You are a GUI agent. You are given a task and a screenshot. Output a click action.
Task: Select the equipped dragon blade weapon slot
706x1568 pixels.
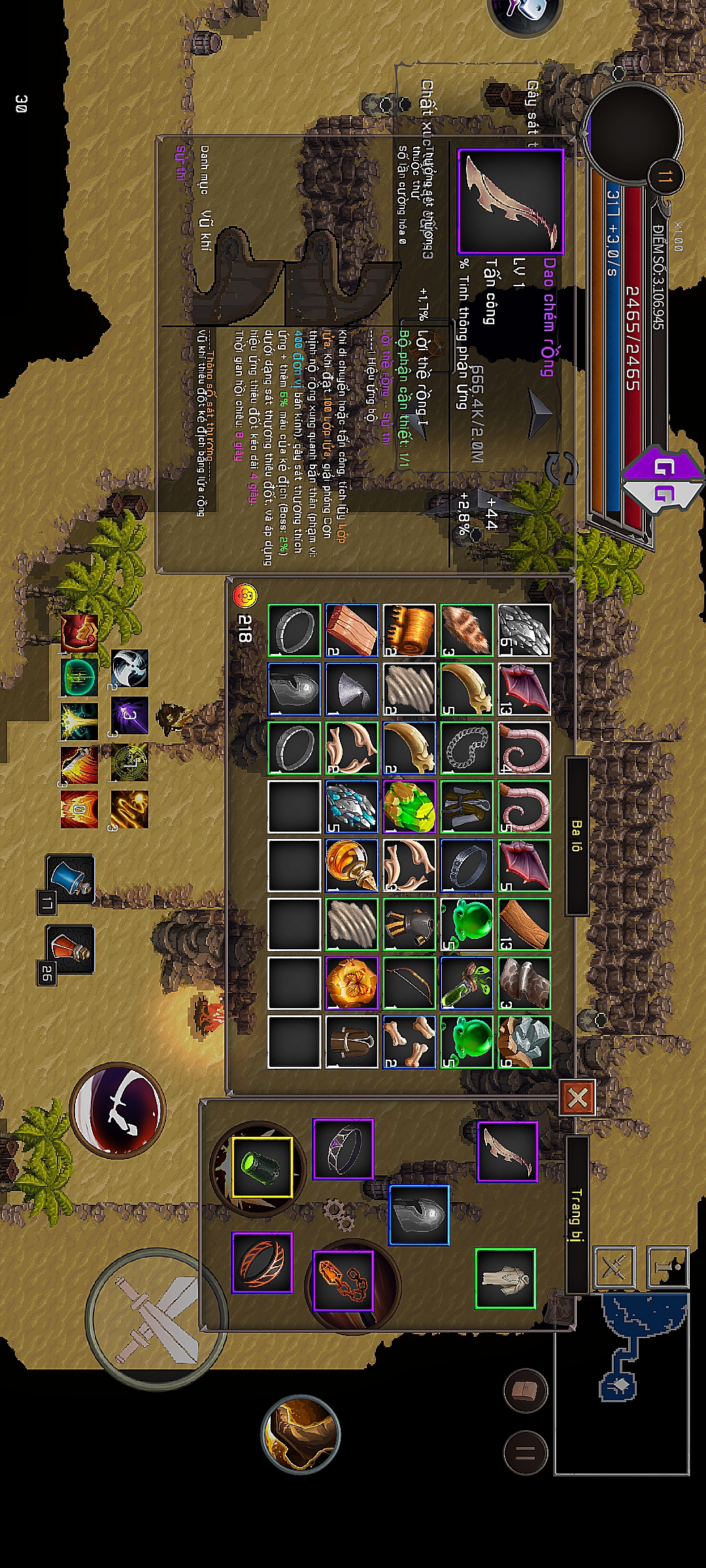(x=507, y=1151)
